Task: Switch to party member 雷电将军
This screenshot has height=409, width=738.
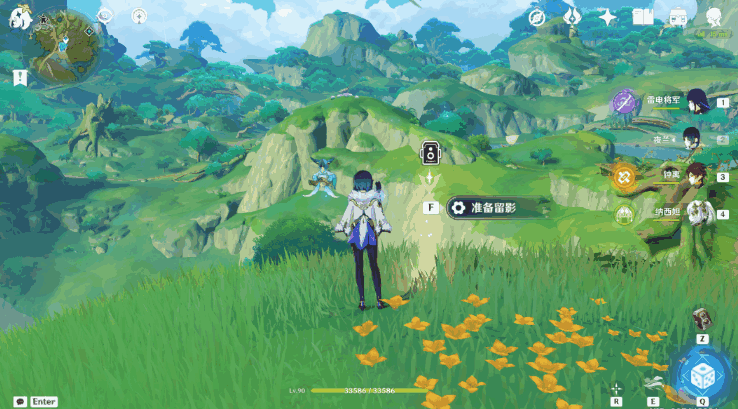Action: [690, 103]
